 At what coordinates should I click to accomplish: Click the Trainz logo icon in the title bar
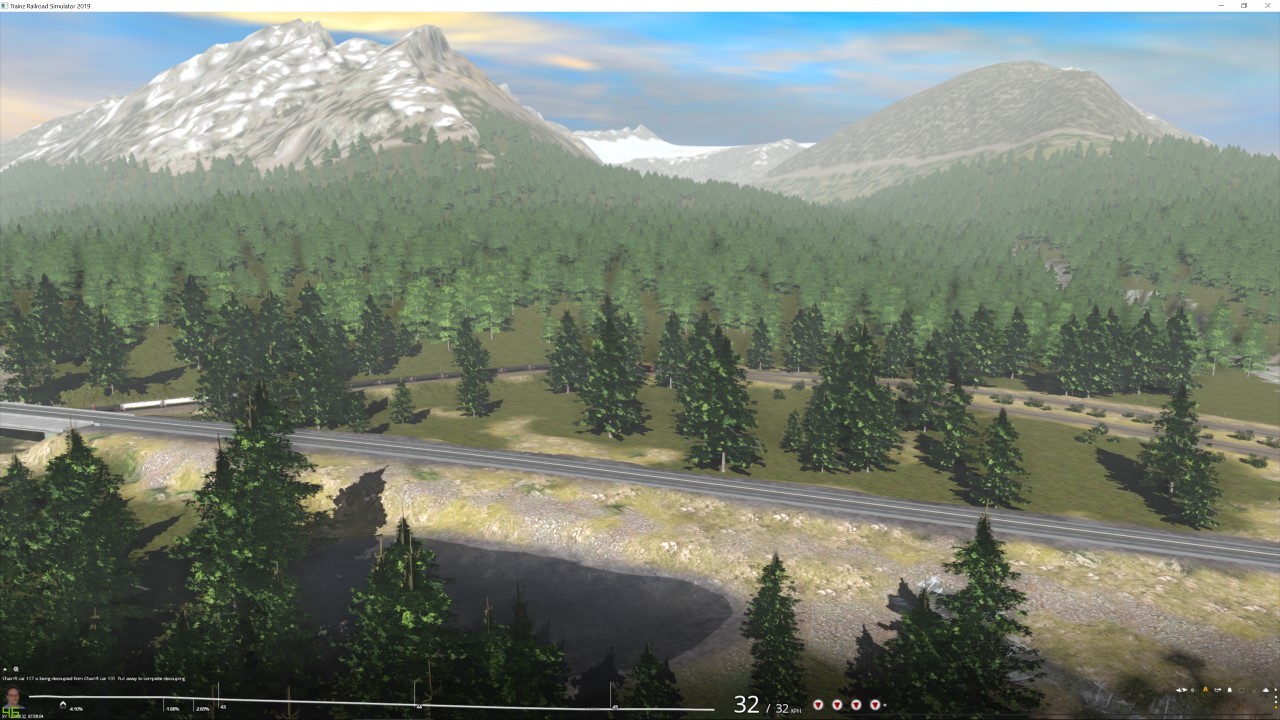tap(6, 4)
